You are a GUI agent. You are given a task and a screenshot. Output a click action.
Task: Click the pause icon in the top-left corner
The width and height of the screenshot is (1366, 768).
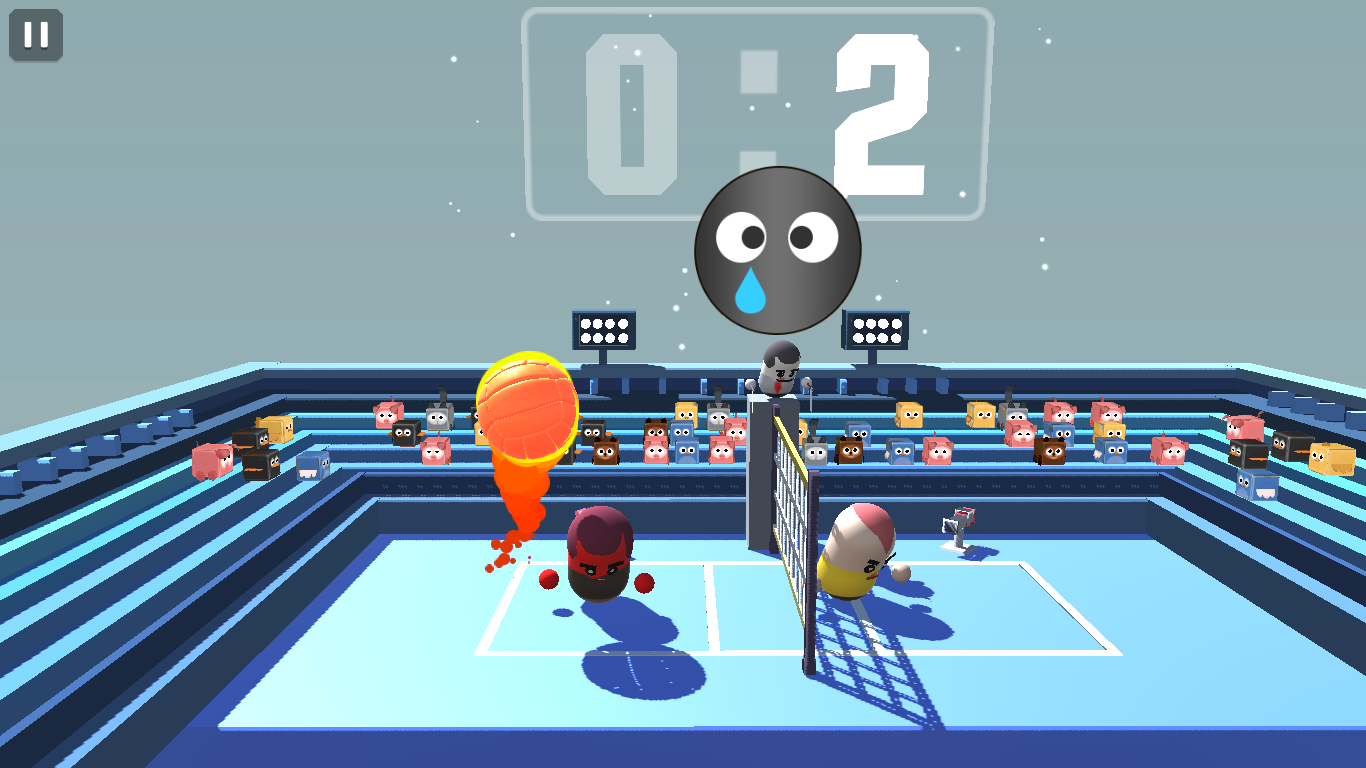[x=34, y=36]
